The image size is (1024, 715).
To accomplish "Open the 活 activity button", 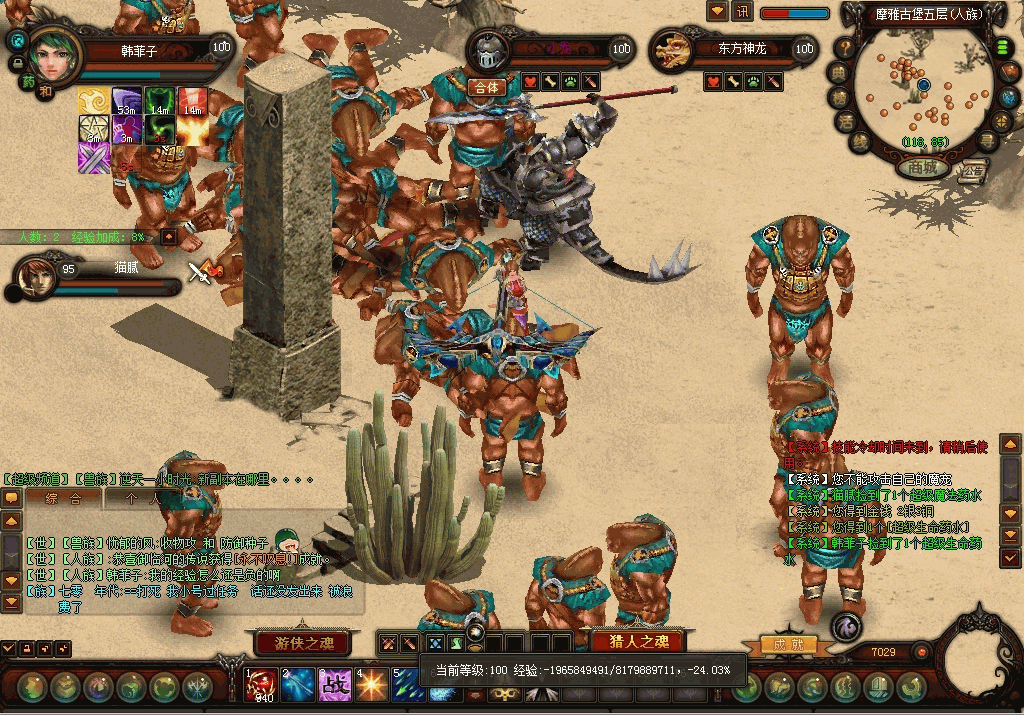I will (x=843, y=122).
